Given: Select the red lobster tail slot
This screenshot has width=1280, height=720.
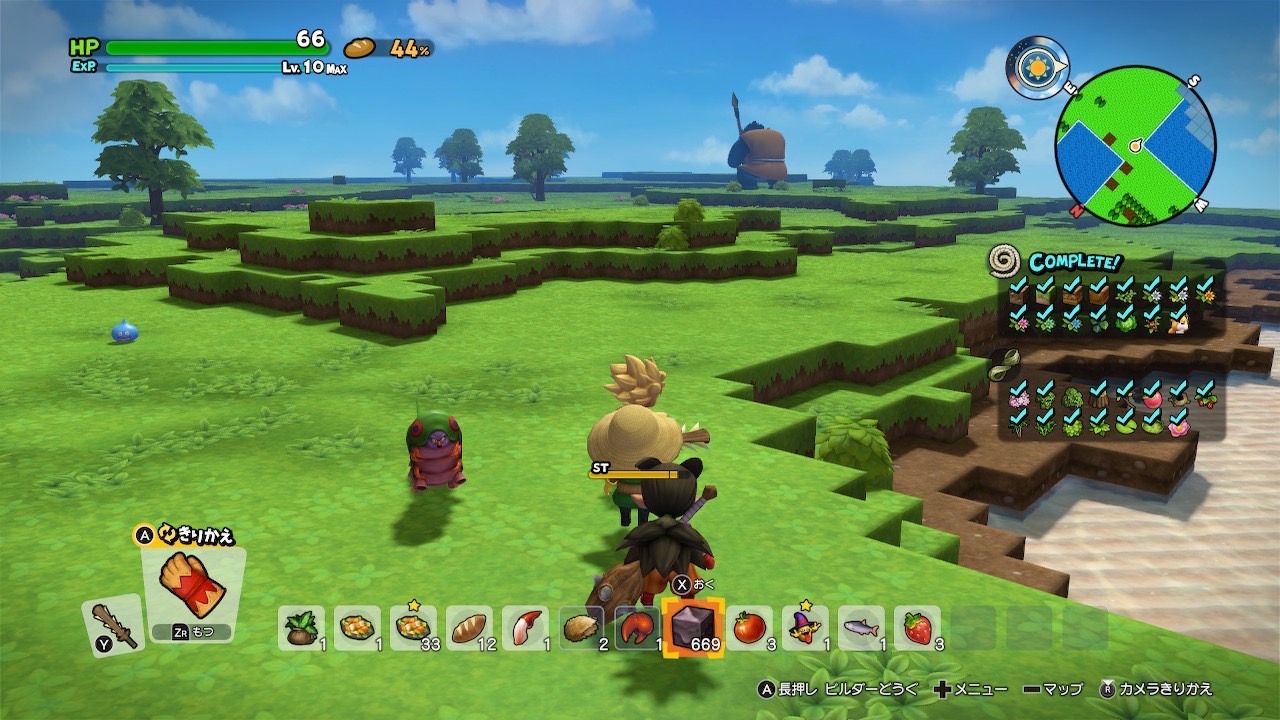Looking at the screenshot, I should (637, 628).
